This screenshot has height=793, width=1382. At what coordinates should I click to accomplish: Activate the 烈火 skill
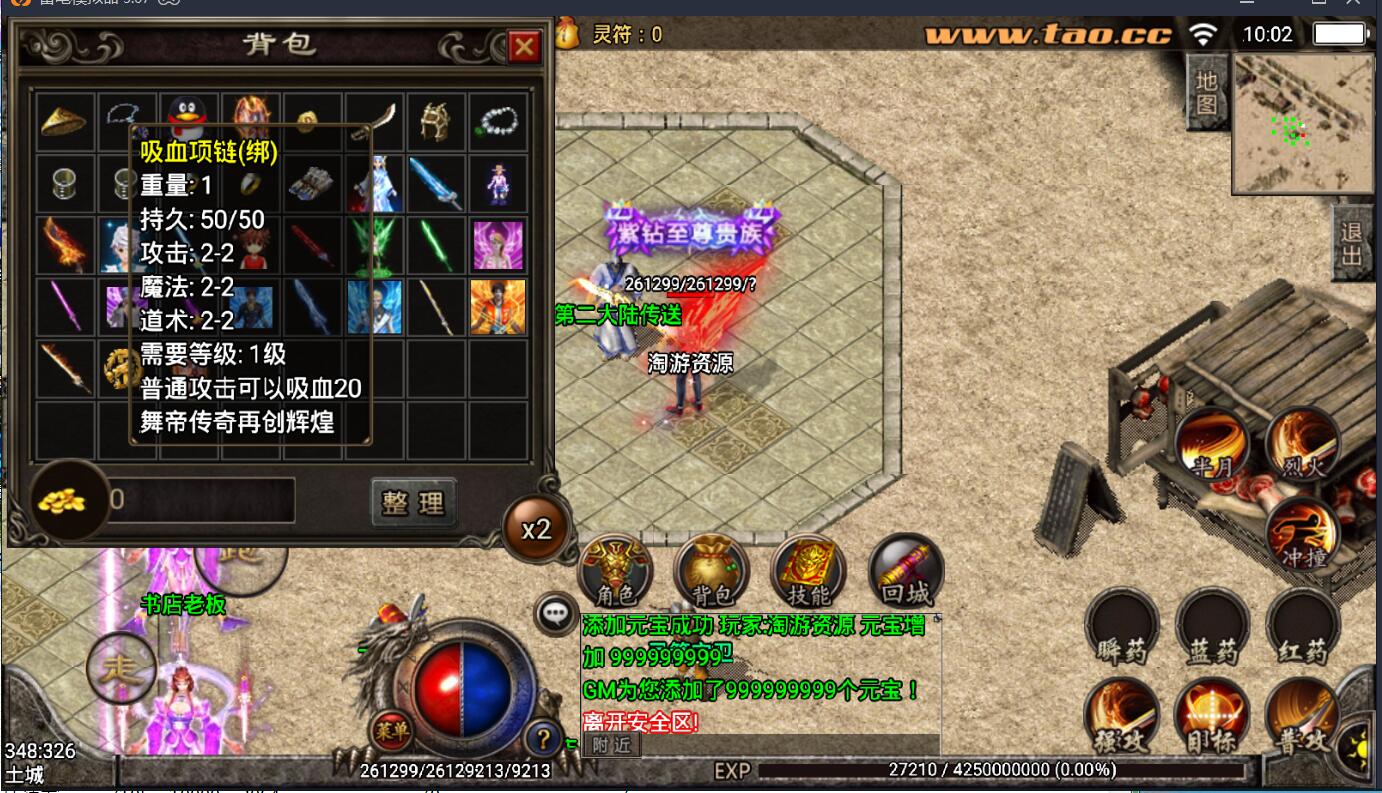1302,444
